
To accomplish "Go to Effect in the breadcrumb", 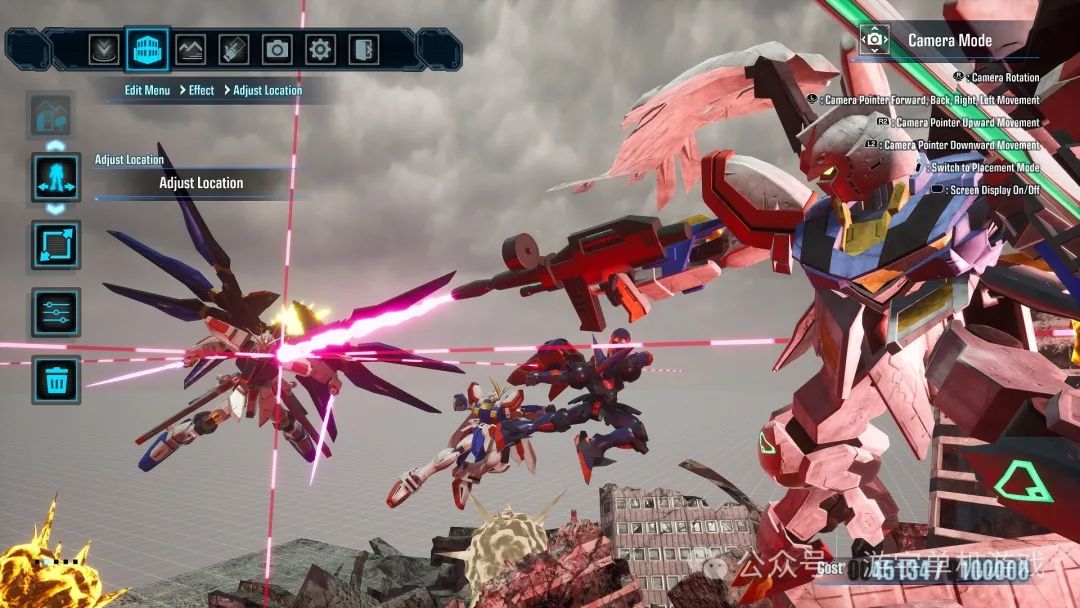I will point(201,90).
